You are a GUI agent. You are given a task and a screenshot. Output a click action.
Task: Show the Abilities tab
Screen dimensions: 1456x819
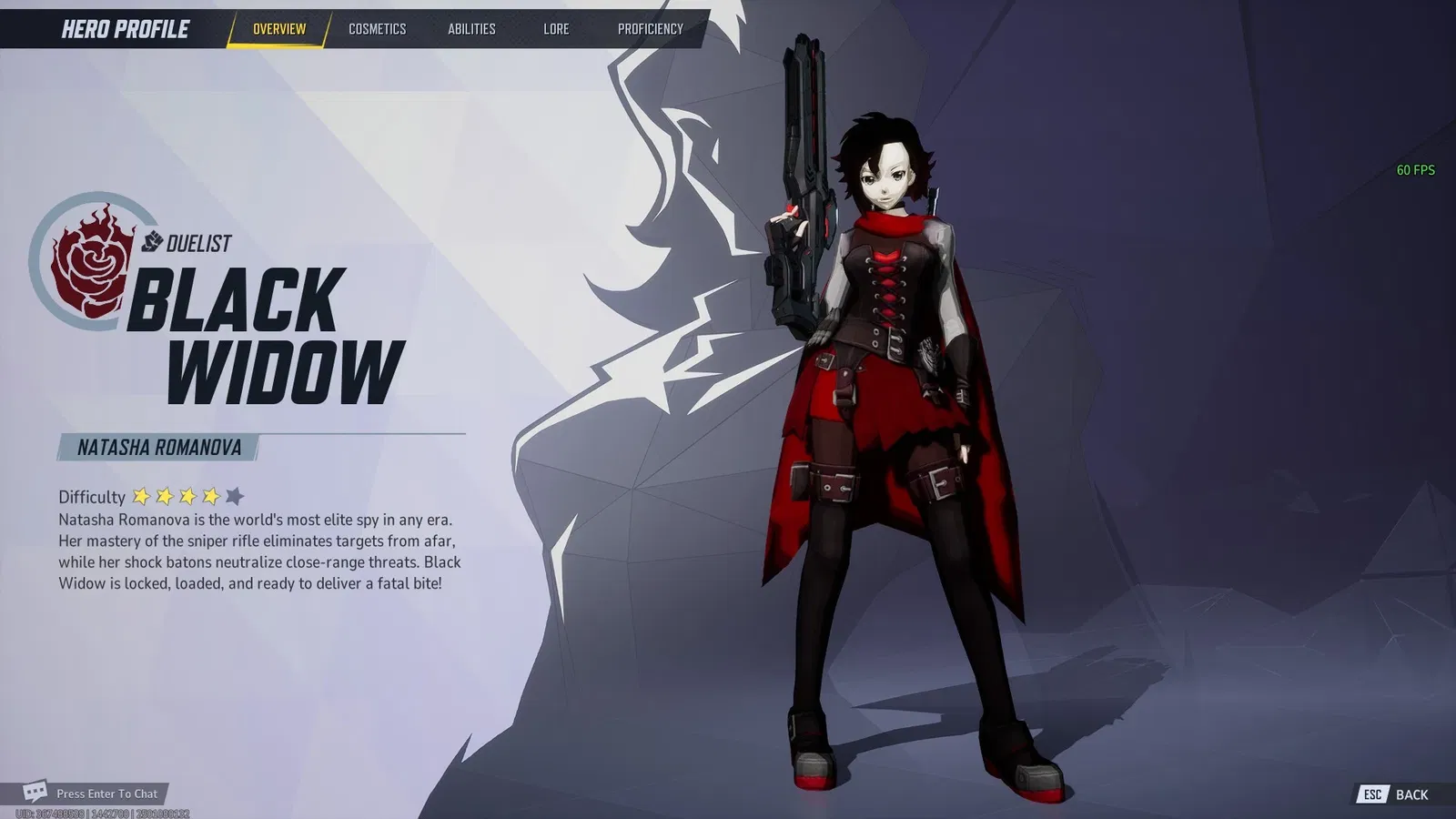coord(471,29)
